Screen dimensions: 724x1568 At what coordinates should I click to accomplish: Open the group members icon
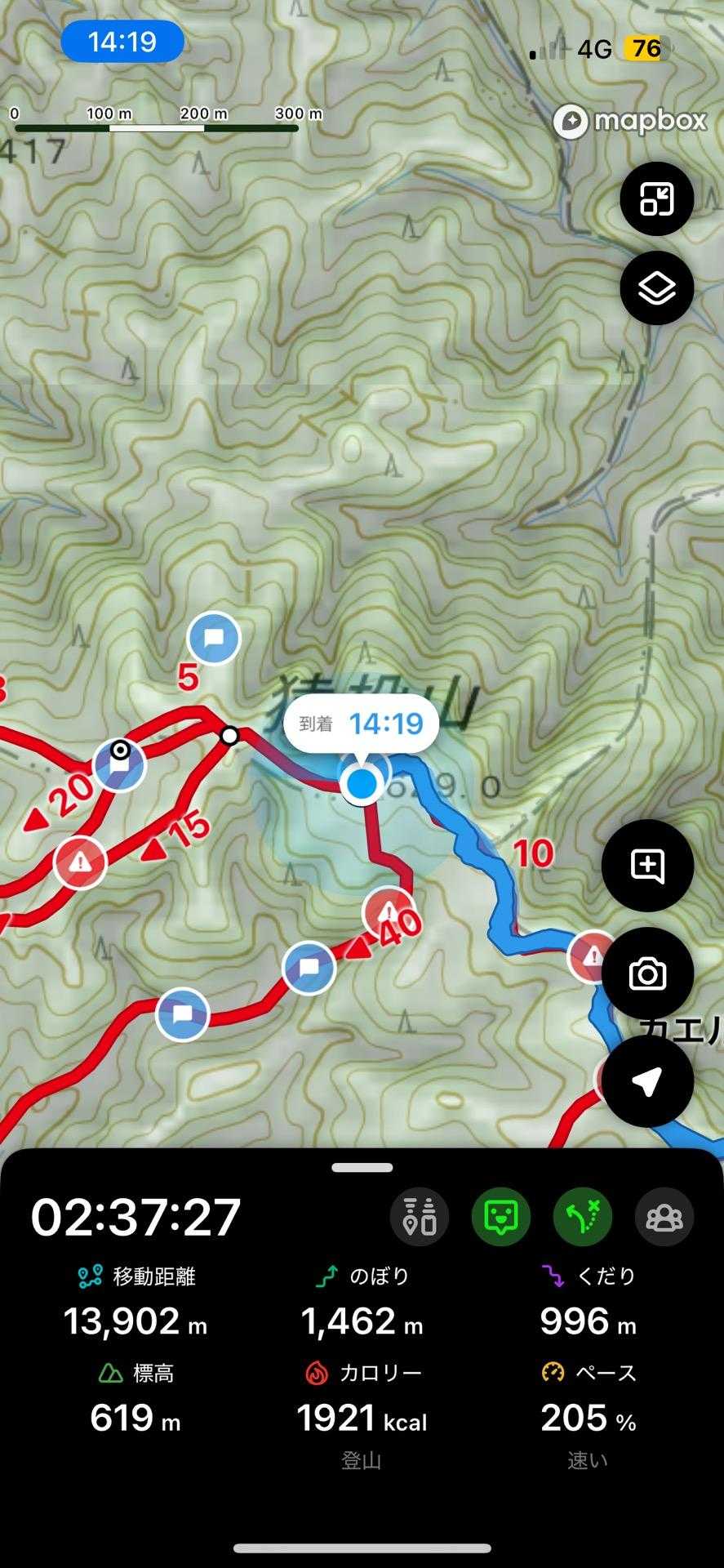664,1217
